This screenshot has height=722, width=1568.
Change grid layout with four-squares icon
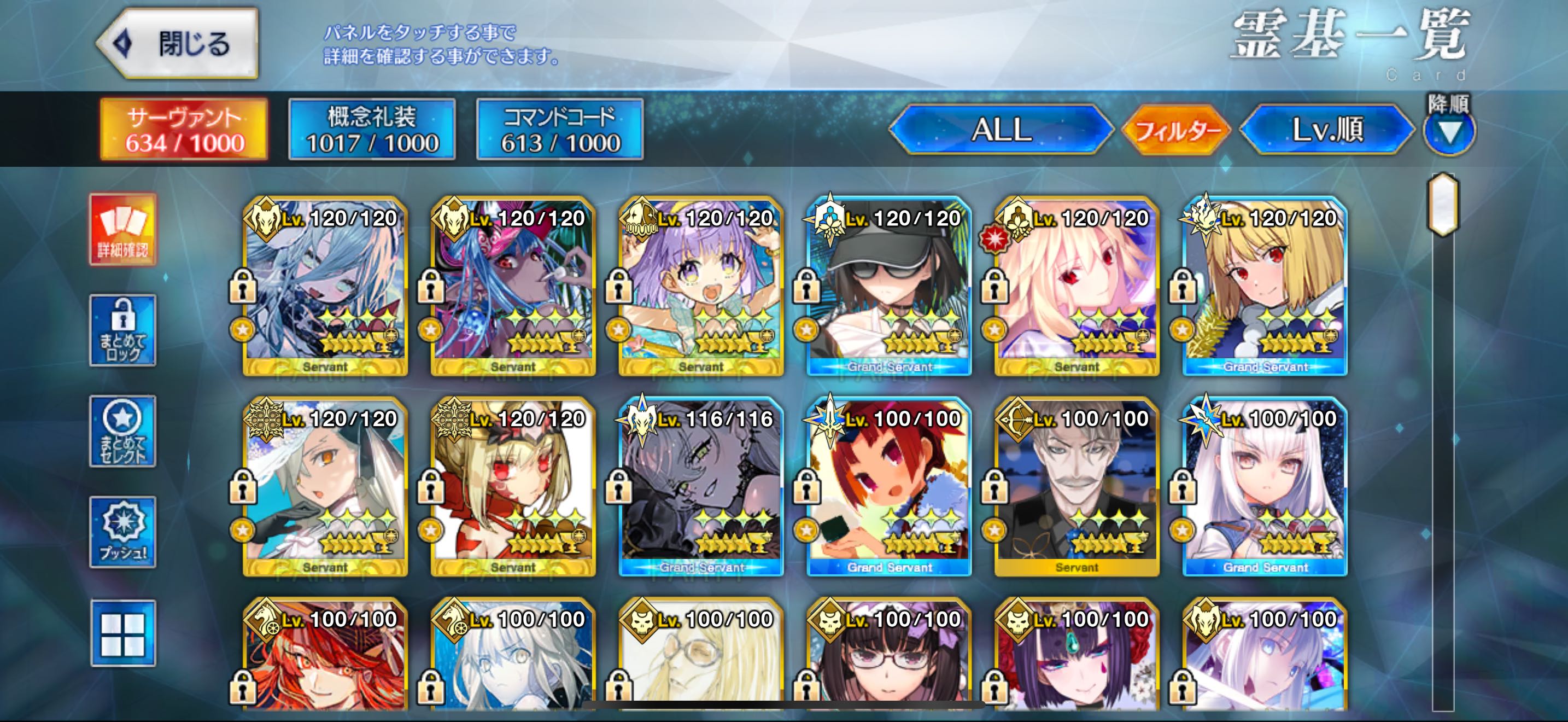(x=123, y=634)
